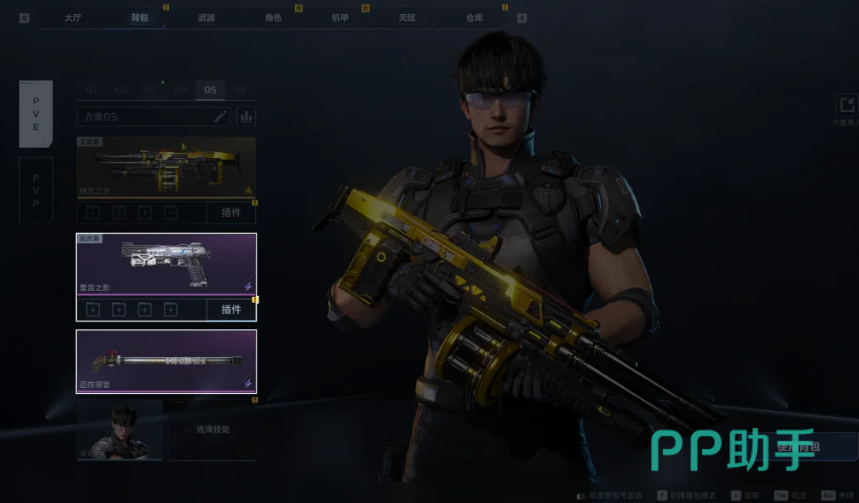Open the 仓库 warehouse tab
This screenshot has width=859, height=503.
point(474,17)
